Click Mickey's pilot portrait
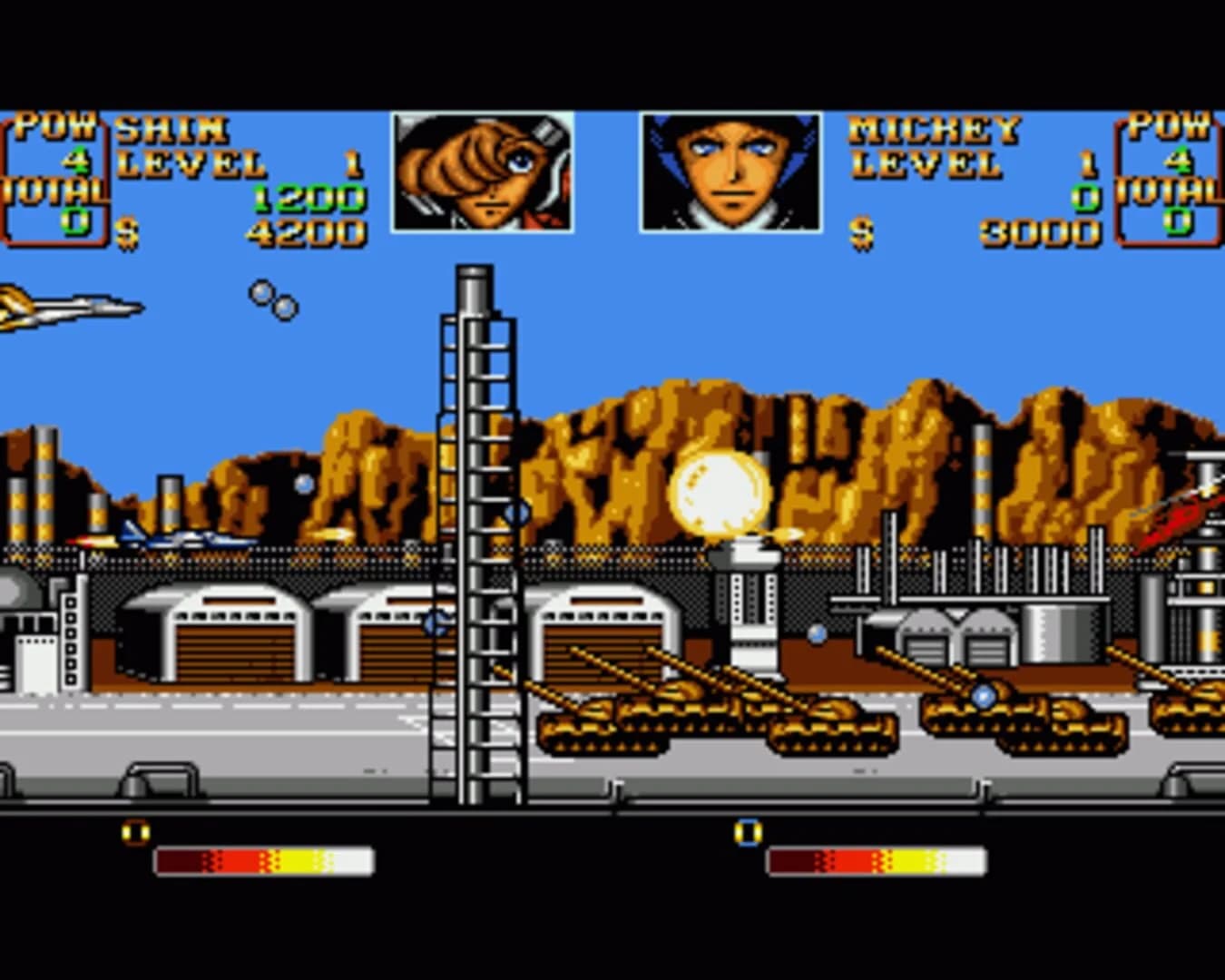This screenshot has width=1225, height=980. (730, 172)
